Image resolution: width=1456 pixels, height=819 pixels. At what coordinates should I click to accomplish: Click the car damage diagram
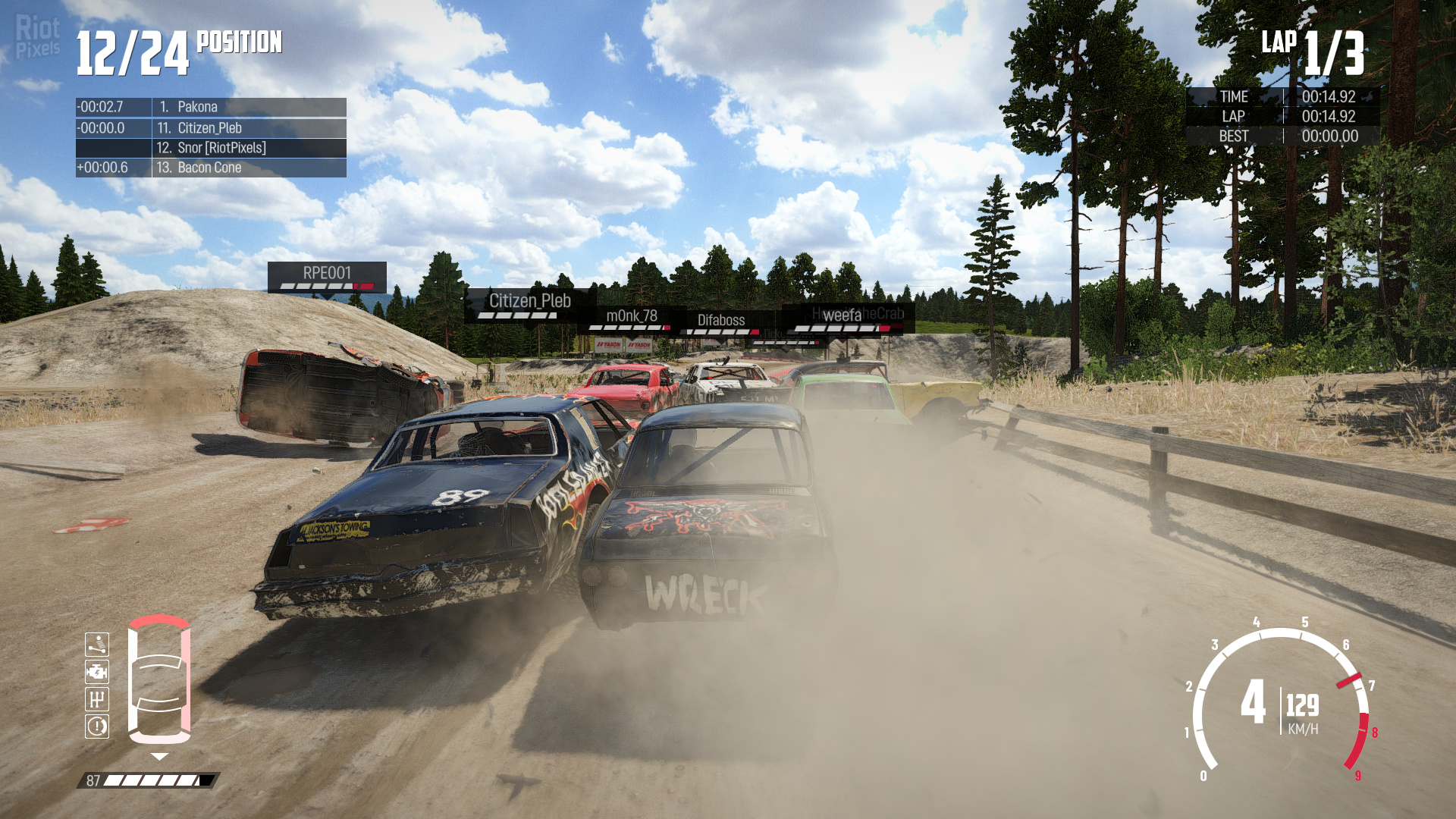point(159,679)
